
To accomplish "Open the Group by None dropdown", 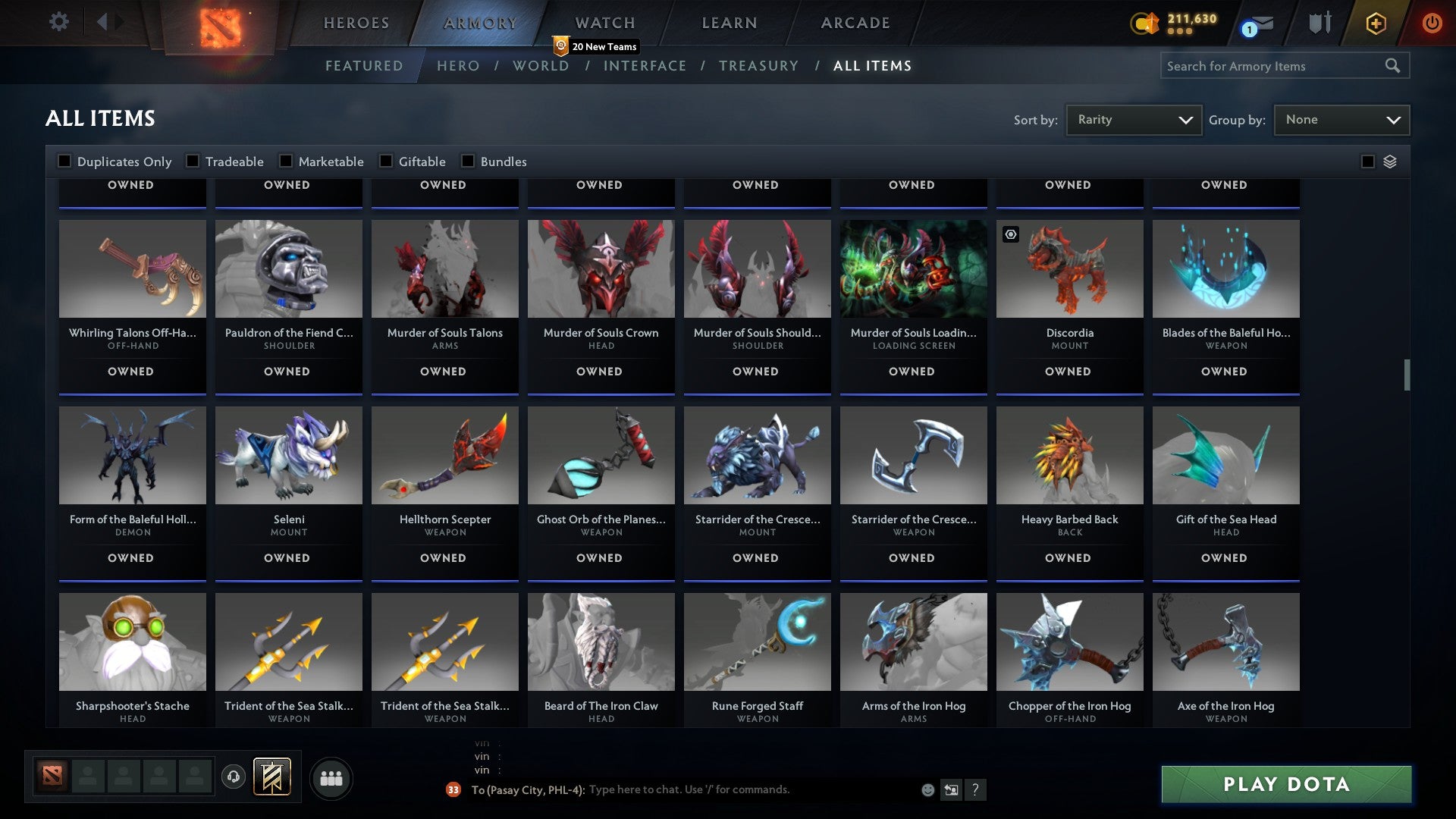I will (x=1341, y=119).
